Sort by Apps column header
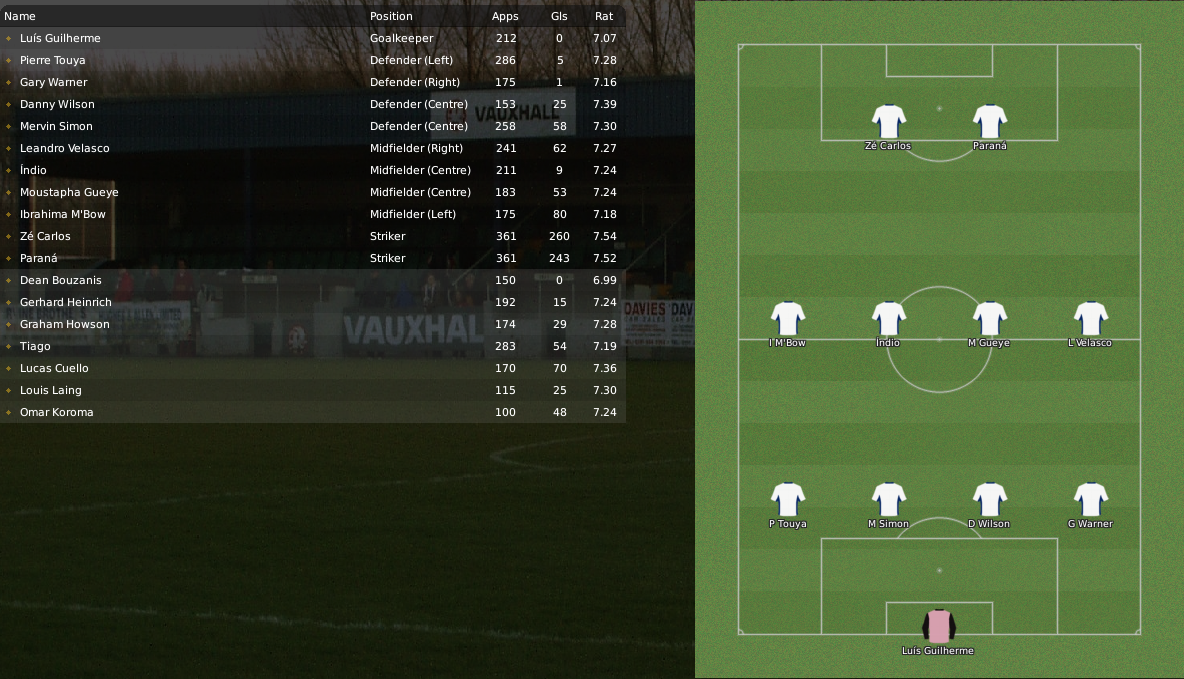 (505, 16)
